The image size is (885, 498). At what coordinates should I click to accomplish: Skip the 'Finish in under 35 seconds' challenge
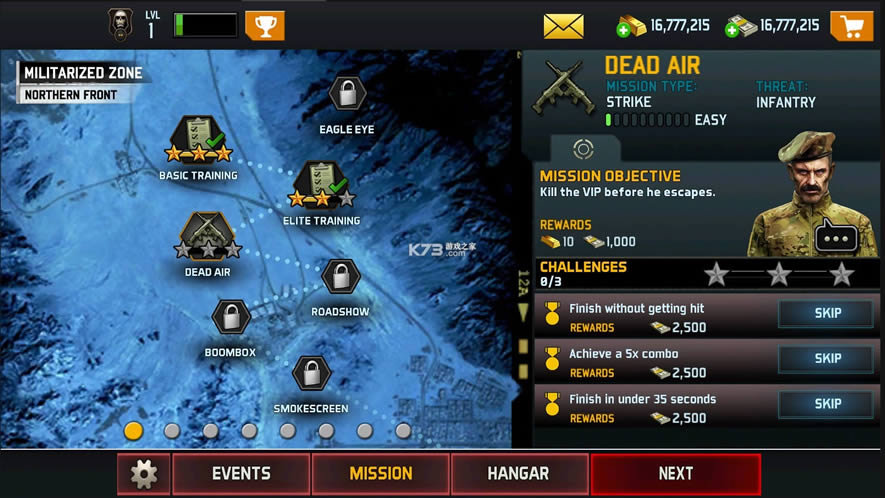coord(827,404)
